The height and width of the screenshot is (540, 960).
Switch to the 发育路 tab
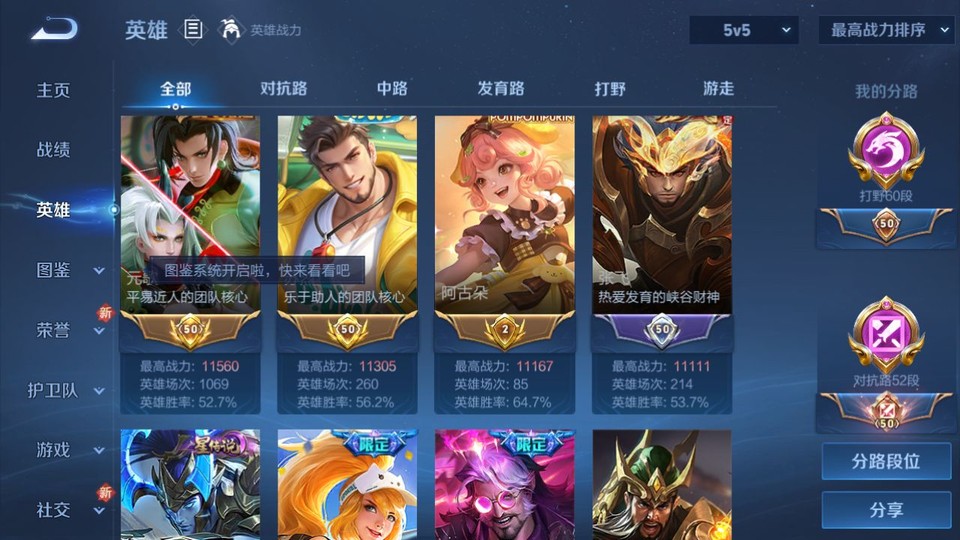pyautogui.click(x=501, y=88)
